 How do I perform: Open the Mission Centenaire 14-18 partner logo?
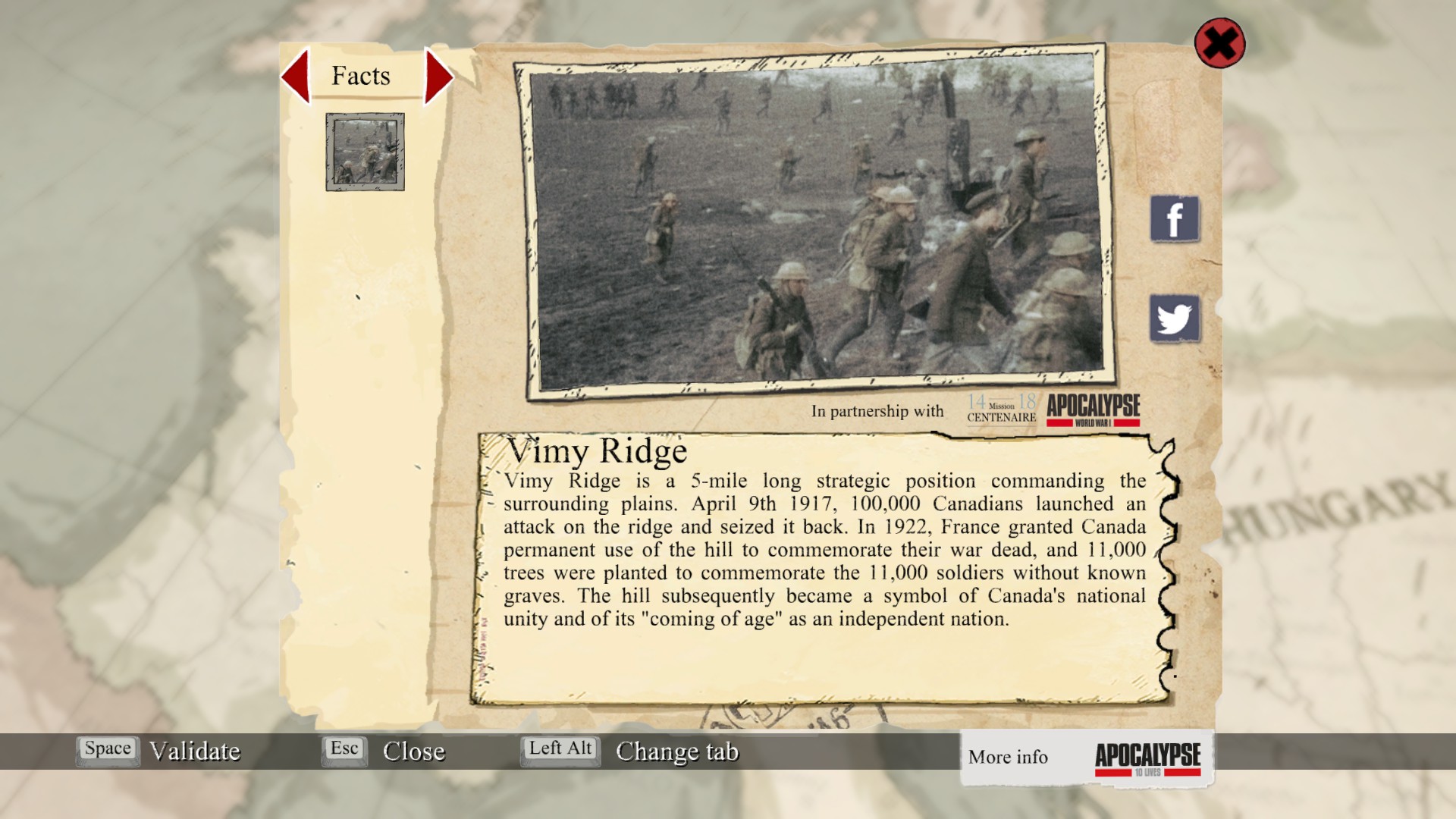(x=1001, y=409)
